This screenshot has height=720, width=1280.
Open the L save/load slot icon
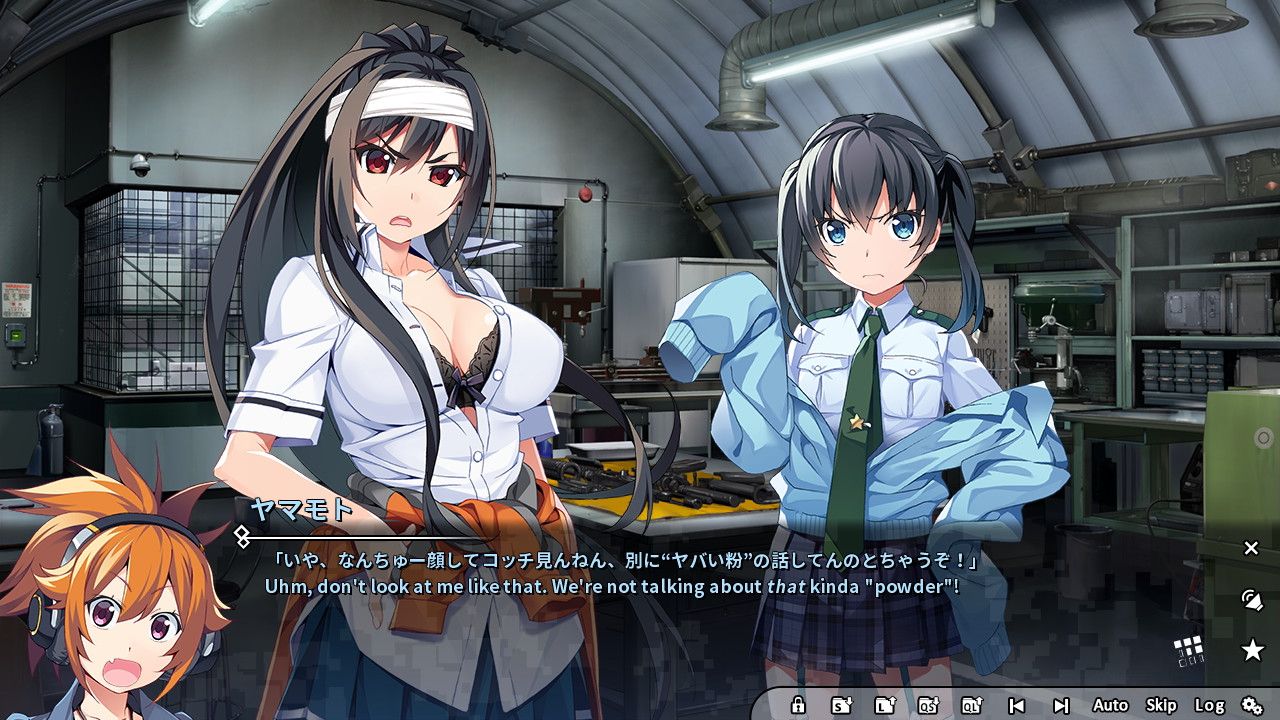886,706
